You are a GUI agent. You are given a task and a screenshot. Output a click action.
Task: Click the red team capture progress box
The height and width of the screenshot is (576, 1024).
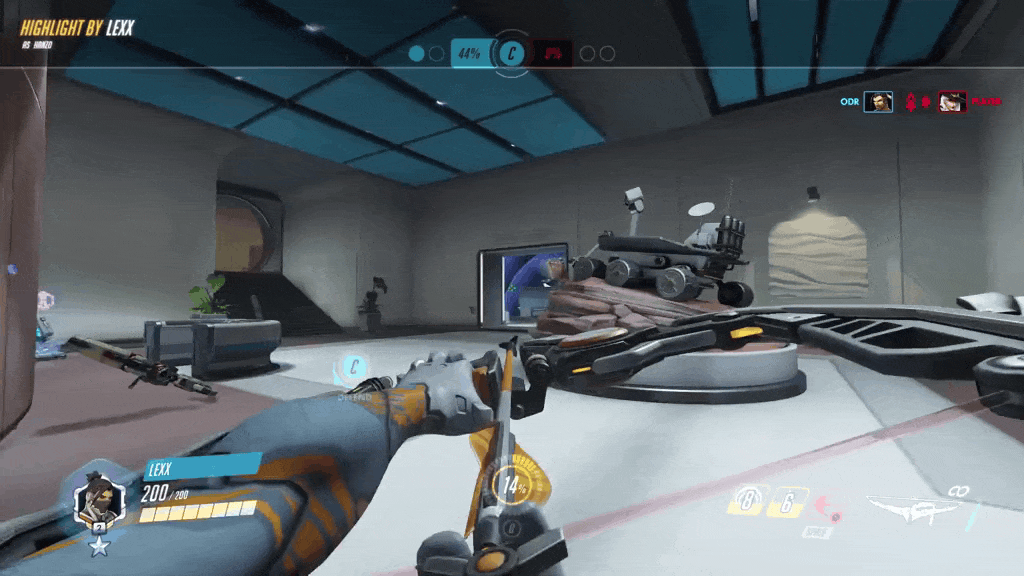click(553, 53)
